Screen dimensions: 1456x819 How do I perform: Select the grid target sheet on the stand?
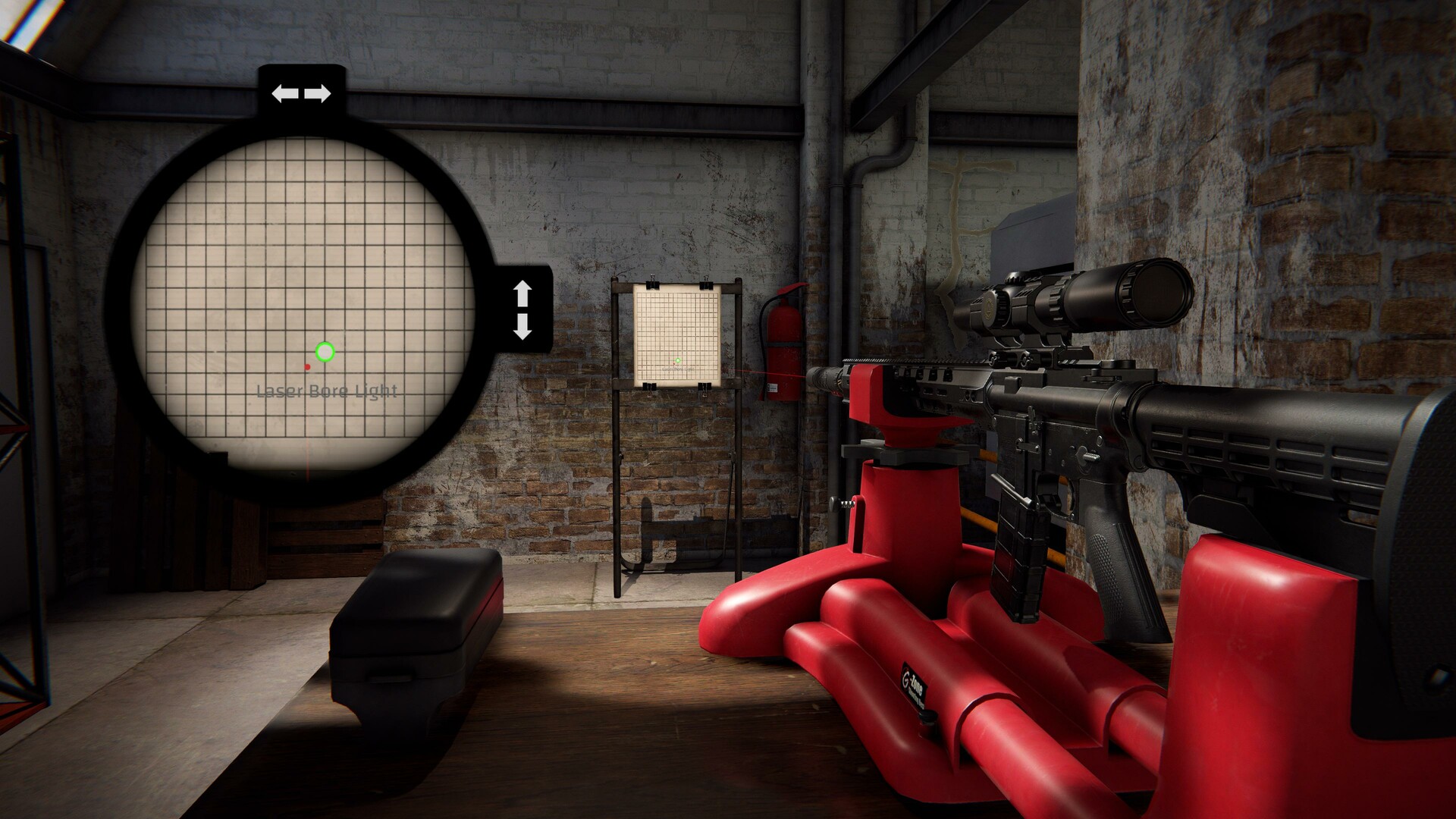pos(678,334)
